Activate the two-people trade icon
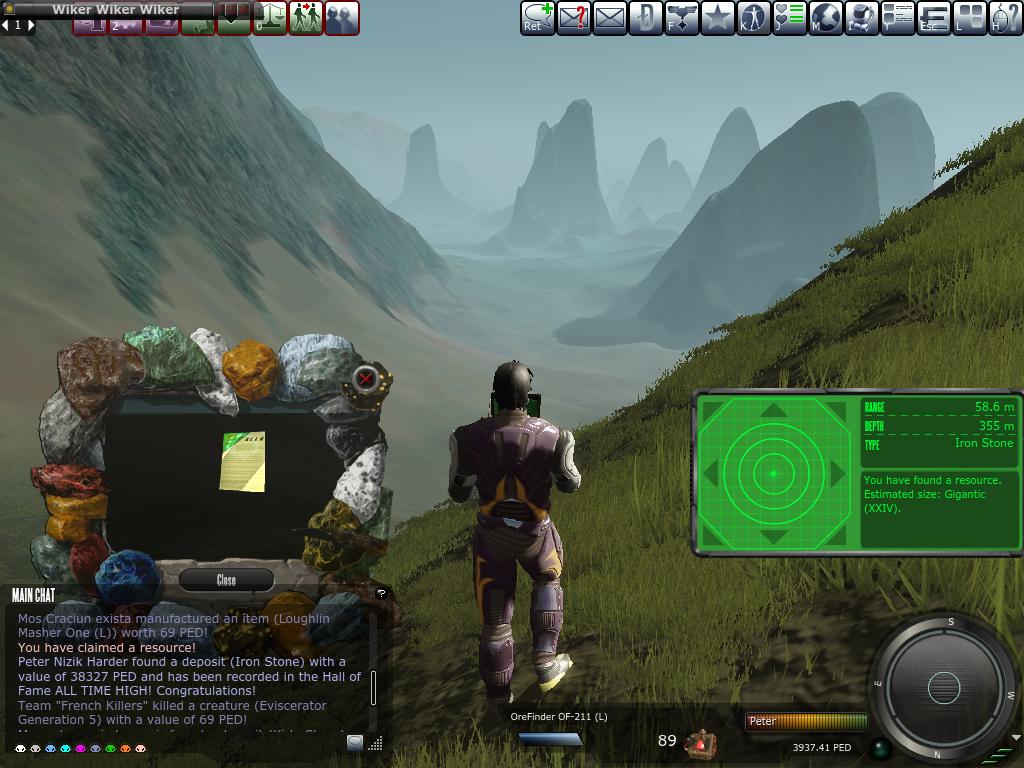 [x=306, y=18]
